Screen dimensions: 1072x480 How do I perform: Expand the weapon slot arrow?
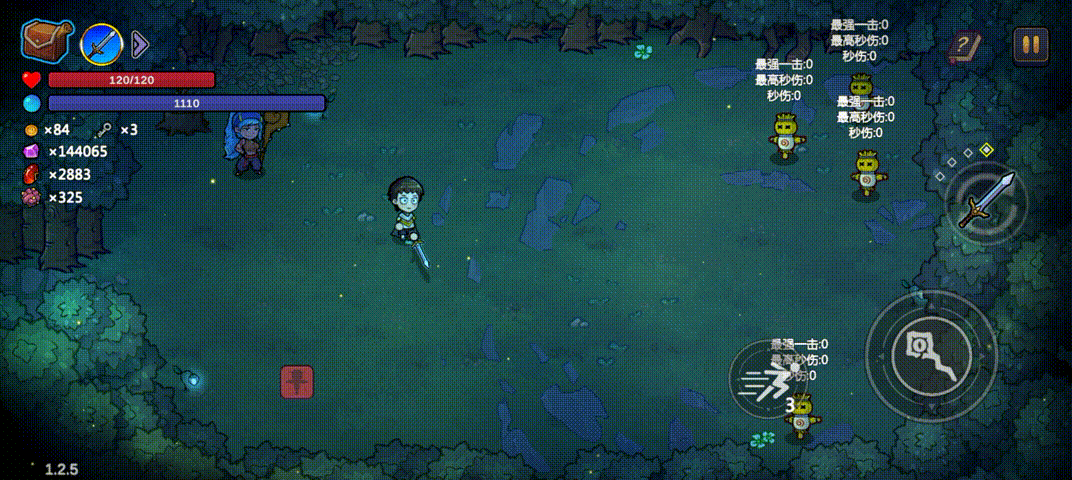tap(140, 43)
